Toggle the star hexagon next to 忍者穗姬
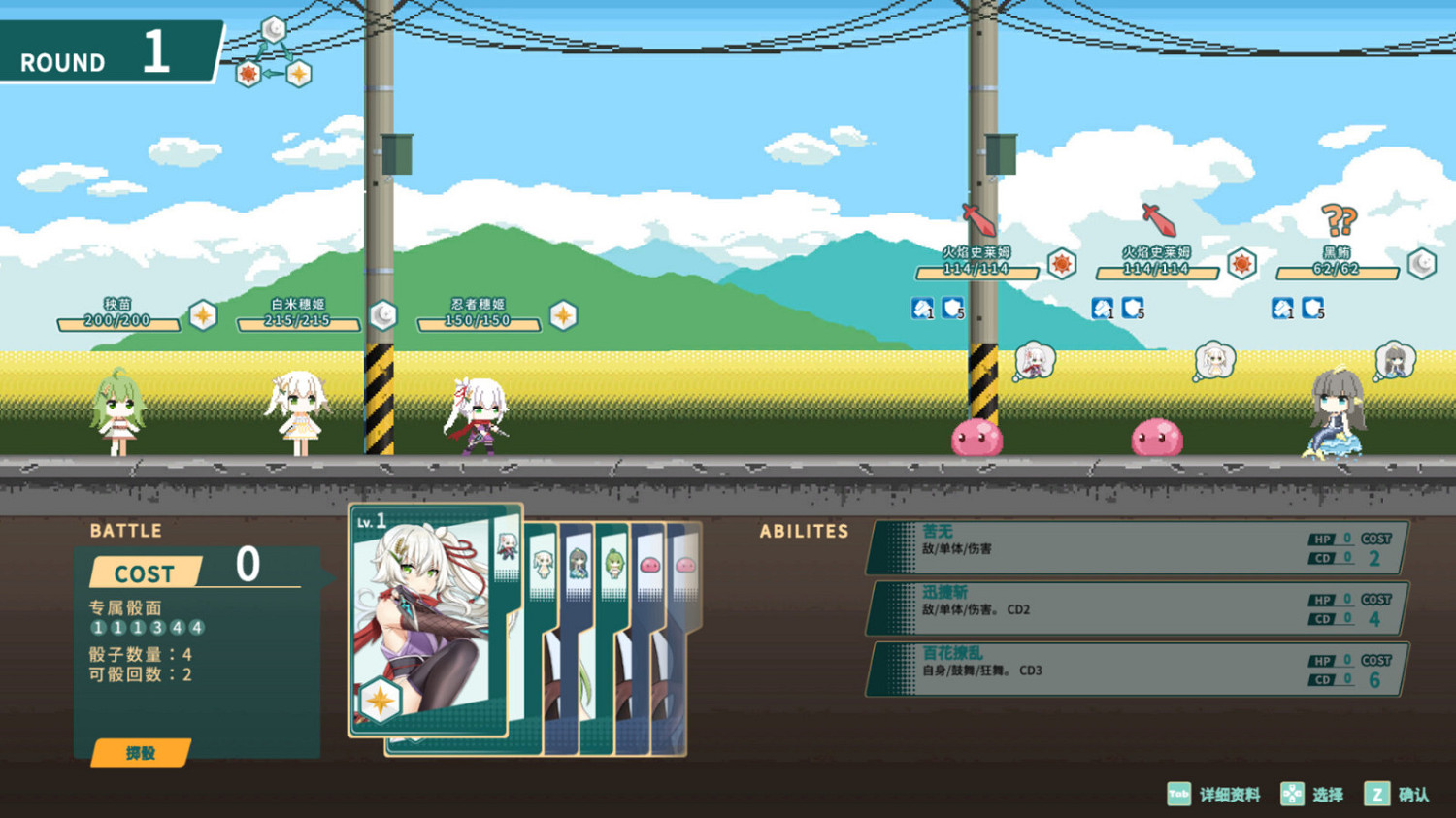 566,313
